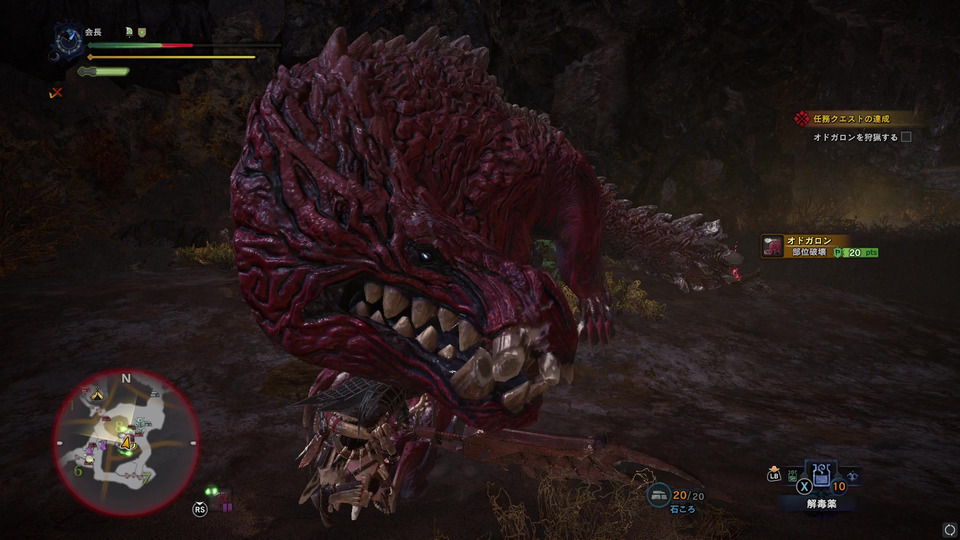
Task: Tick the Odogaron hunt objective checkbox
Action: click(x=906, y=137)
